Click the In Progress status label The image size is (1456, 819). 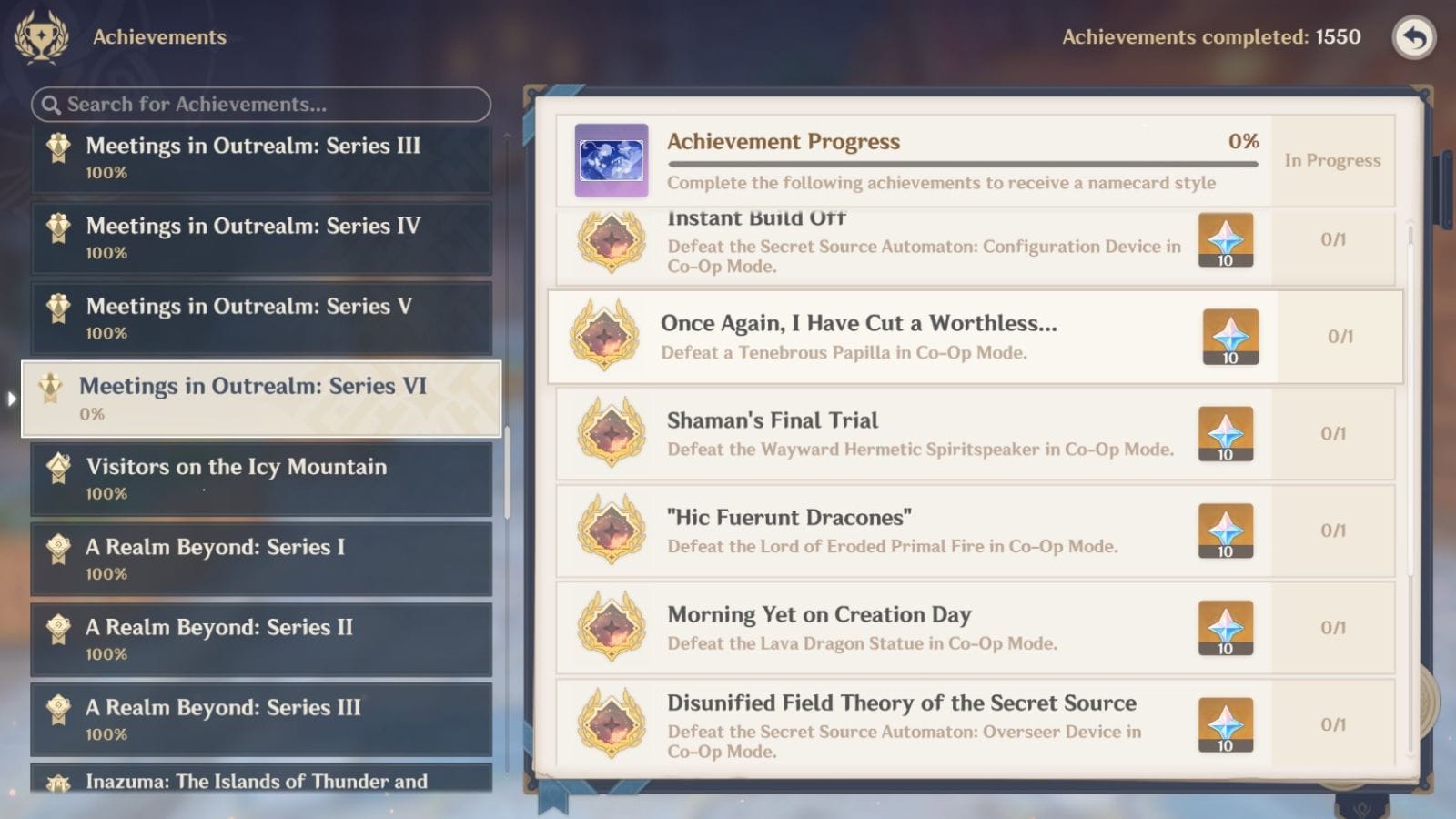1334,160
